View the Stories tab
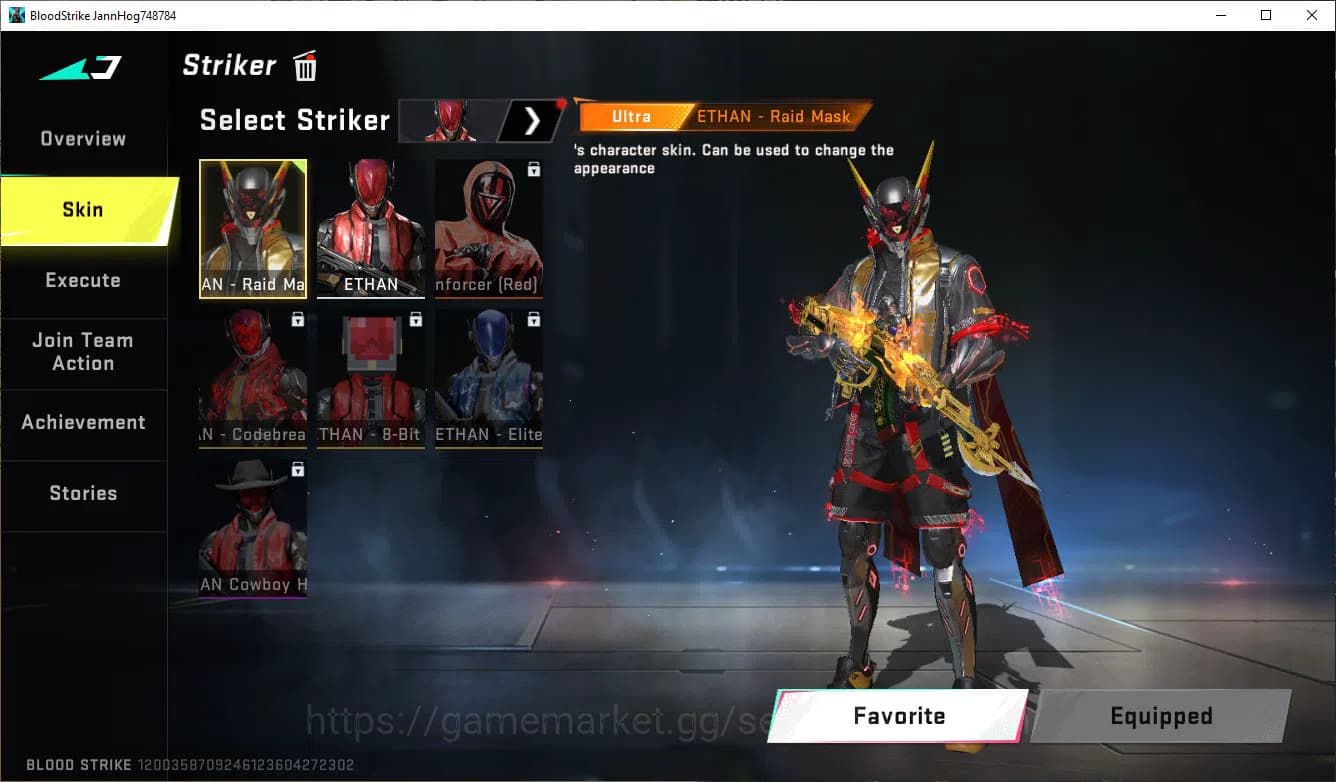This screenshot has height=782, width=1336. (83, 492)
